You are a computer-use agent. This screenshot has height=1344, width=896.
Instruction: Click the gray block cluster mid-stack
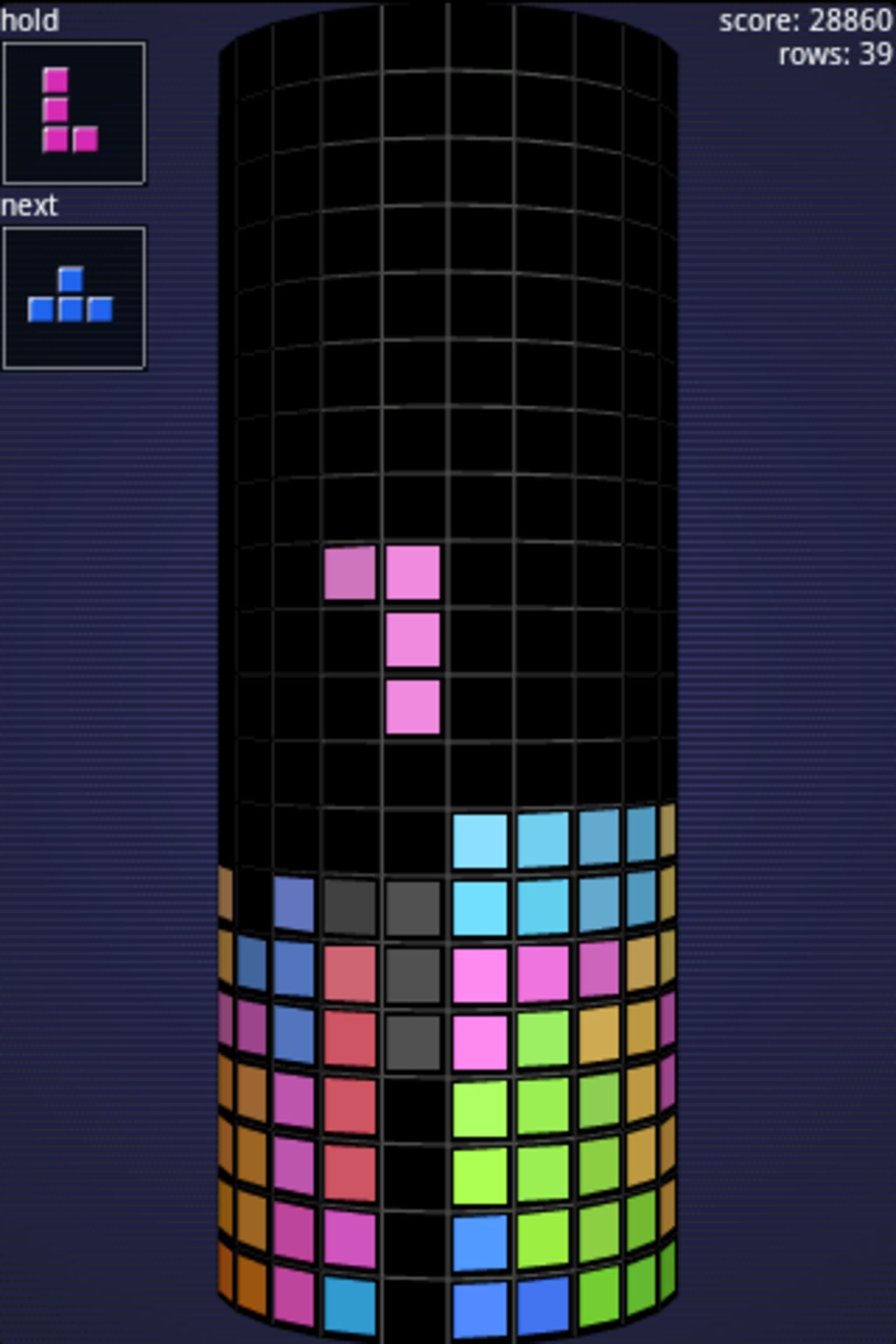coord(413,980)
